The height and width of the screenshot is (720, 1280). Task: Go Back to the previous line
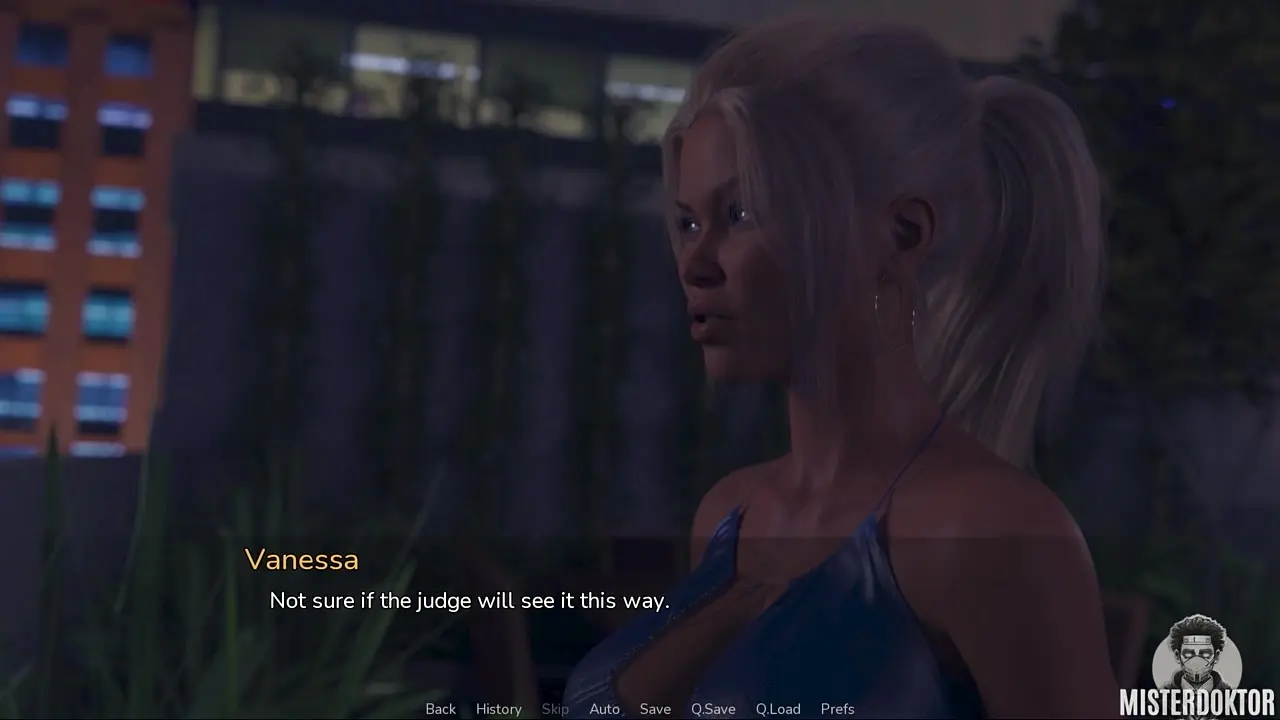click(x=440, y=709)
